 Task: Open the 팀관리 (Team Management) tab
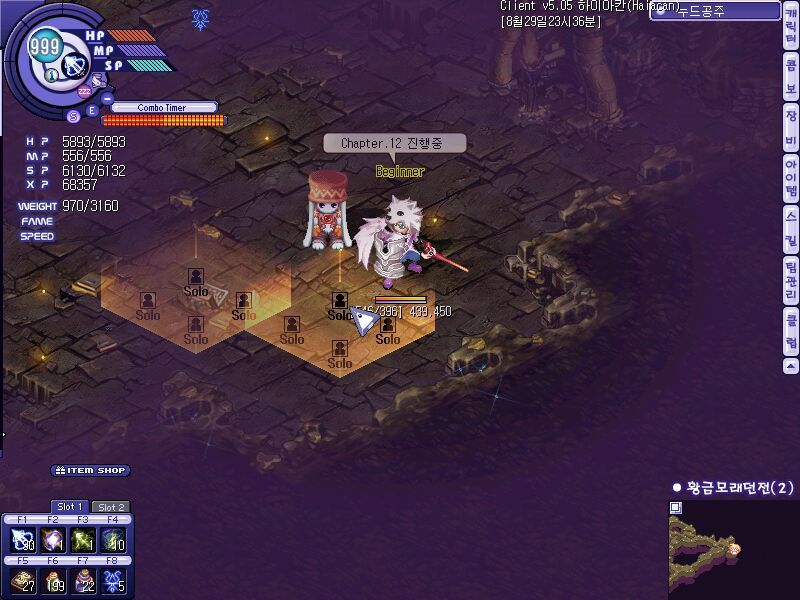pos(791,280)
